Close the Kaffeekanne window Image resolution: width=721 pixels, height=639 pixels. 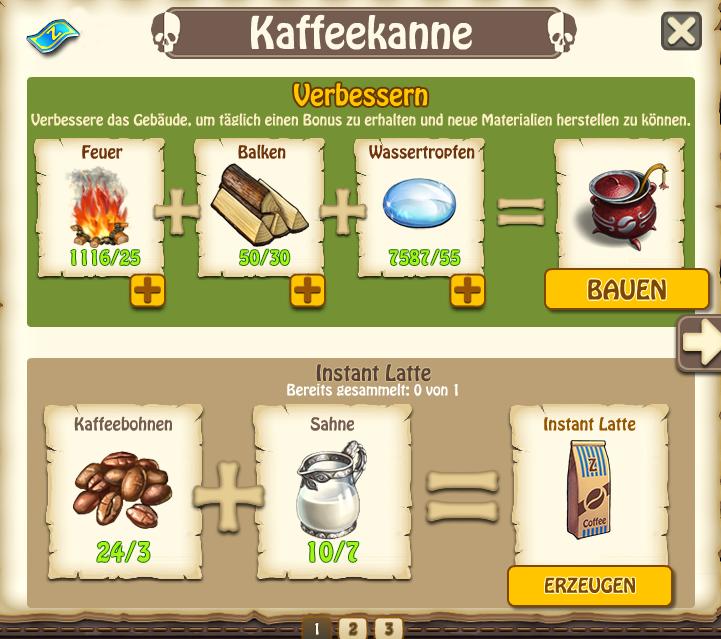pos(681,31)
